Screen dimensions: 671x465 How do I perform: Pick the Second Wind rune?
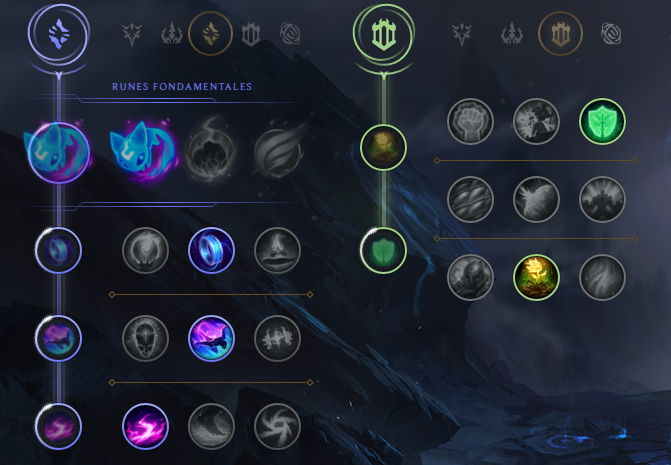coord(535,199)
